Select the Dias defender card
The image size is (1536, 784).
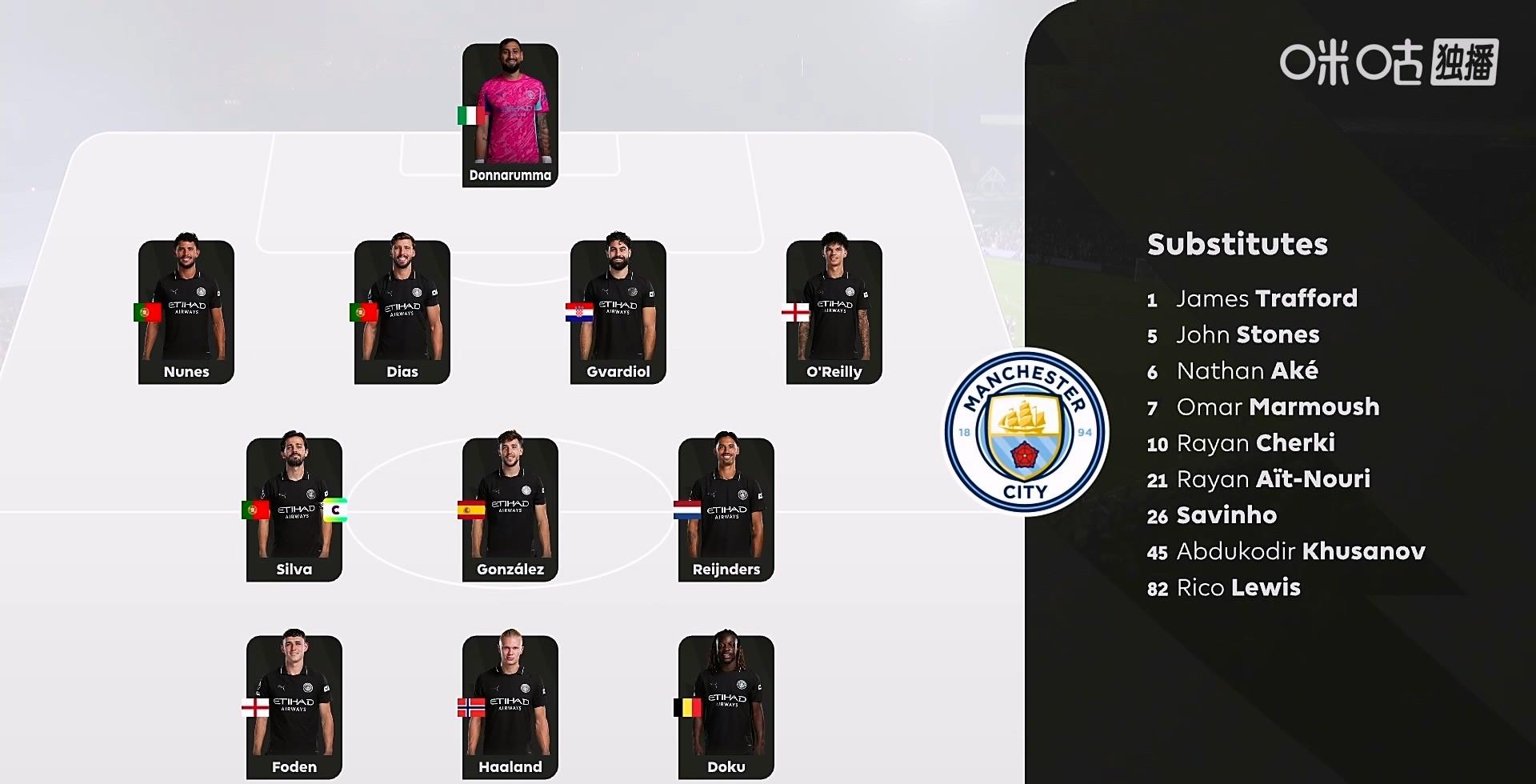402,312
